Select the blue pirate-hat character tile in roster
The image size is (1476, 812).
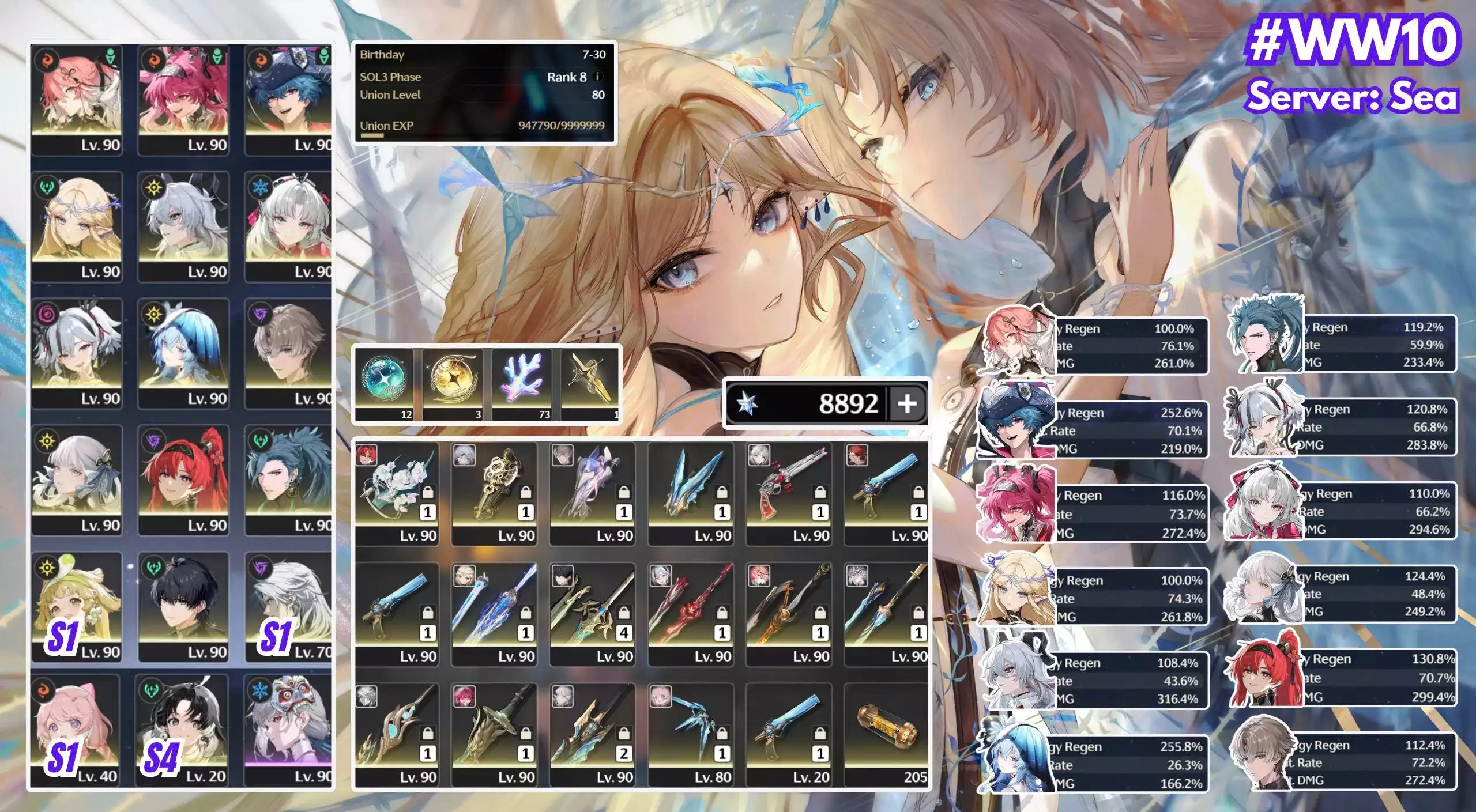click(288, 99)
